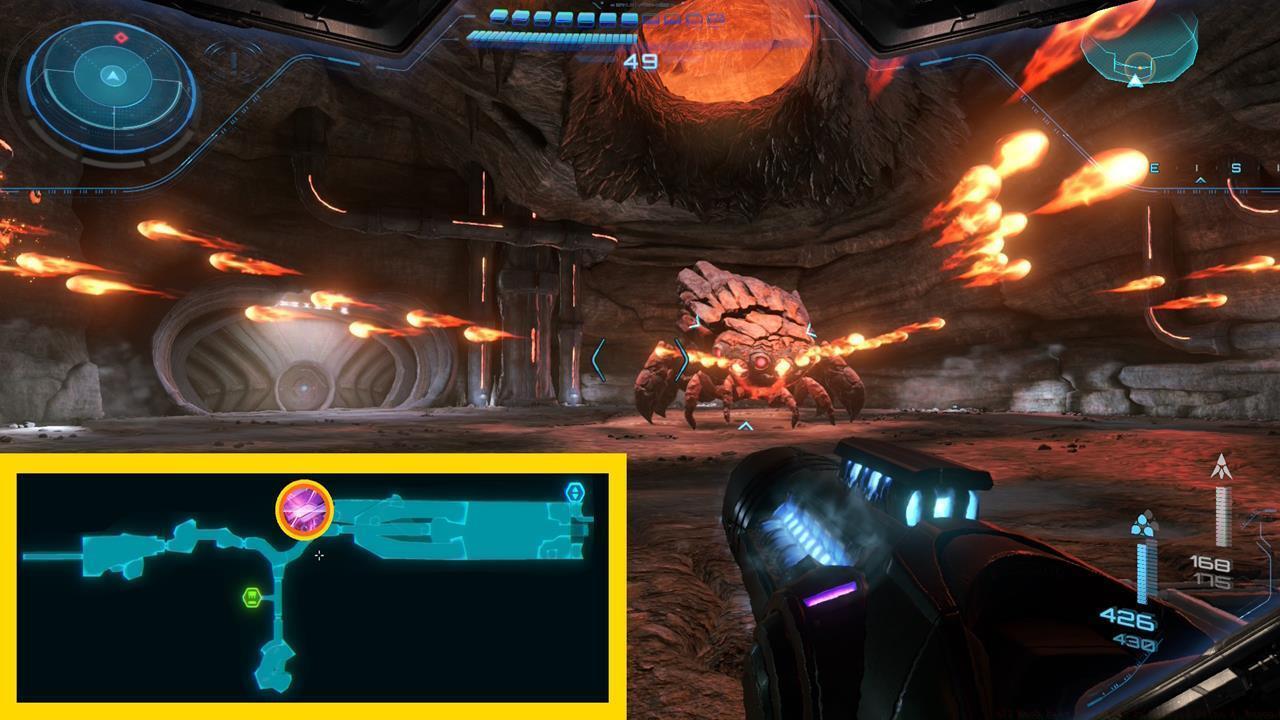Select the blue elevator icon on the map

click(573, 491)
